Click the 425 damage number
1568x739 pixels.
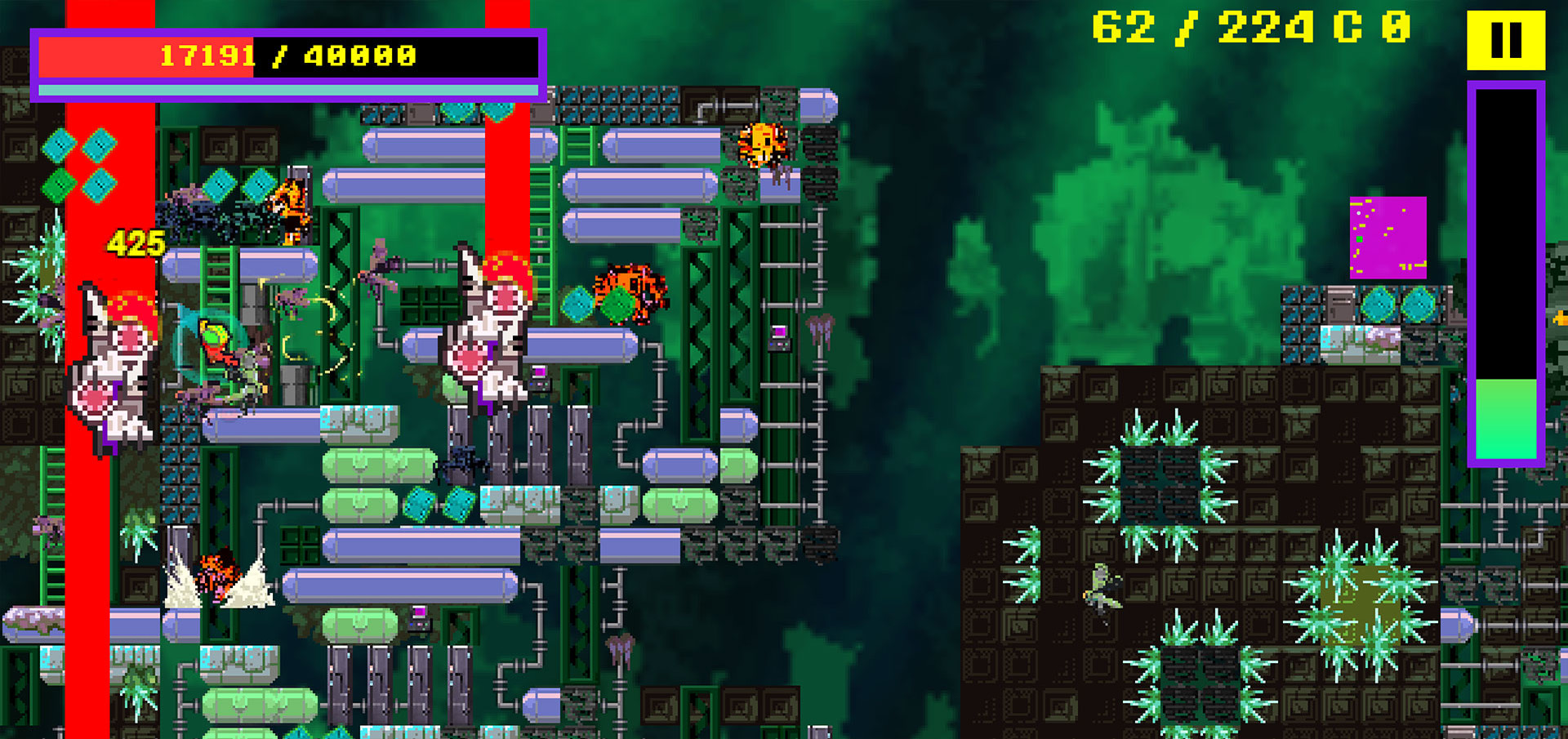(135, 243)
